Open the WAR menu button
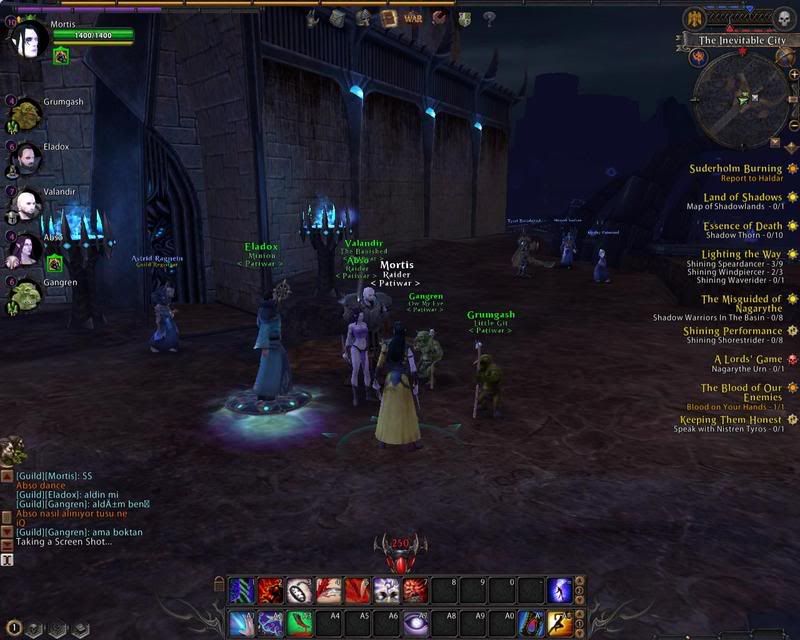The image size is (800, 640). coord(413,18)
